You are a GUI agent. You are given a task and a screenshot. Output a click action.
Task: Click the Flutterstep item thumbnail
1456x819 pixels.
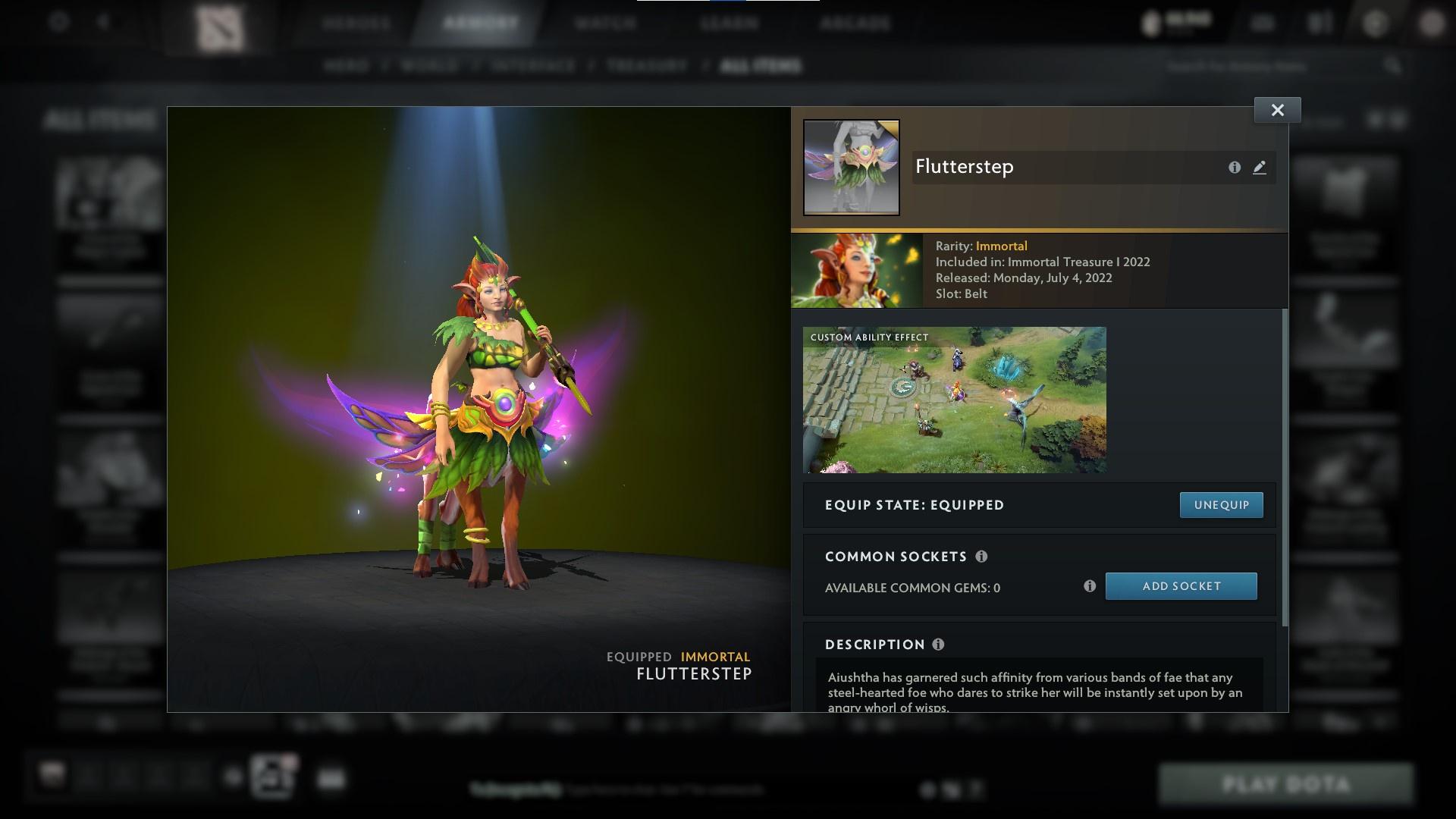[x=851, y=166]
